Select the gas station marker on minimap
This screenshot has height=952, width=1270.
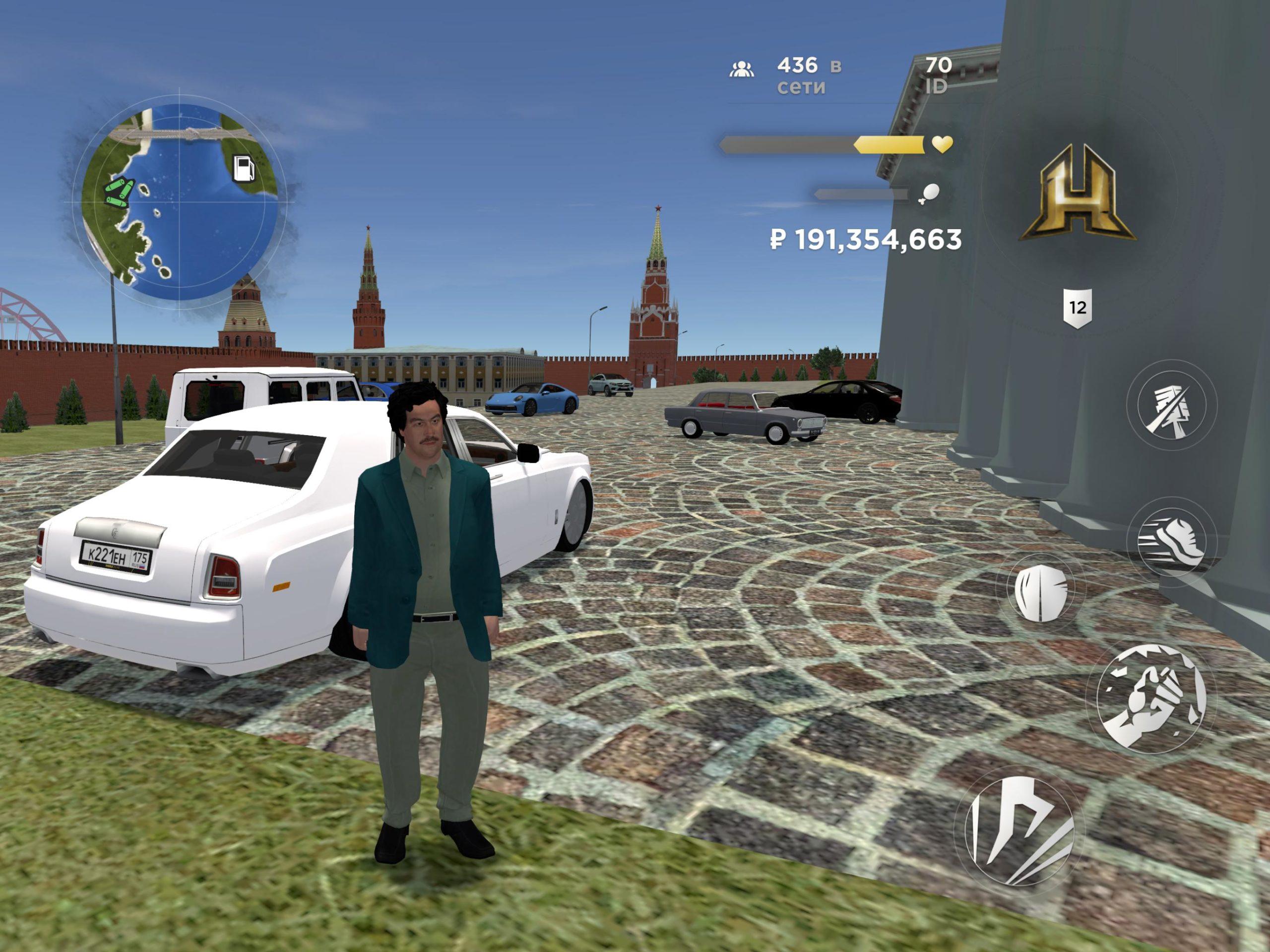(x=244, y=168)
